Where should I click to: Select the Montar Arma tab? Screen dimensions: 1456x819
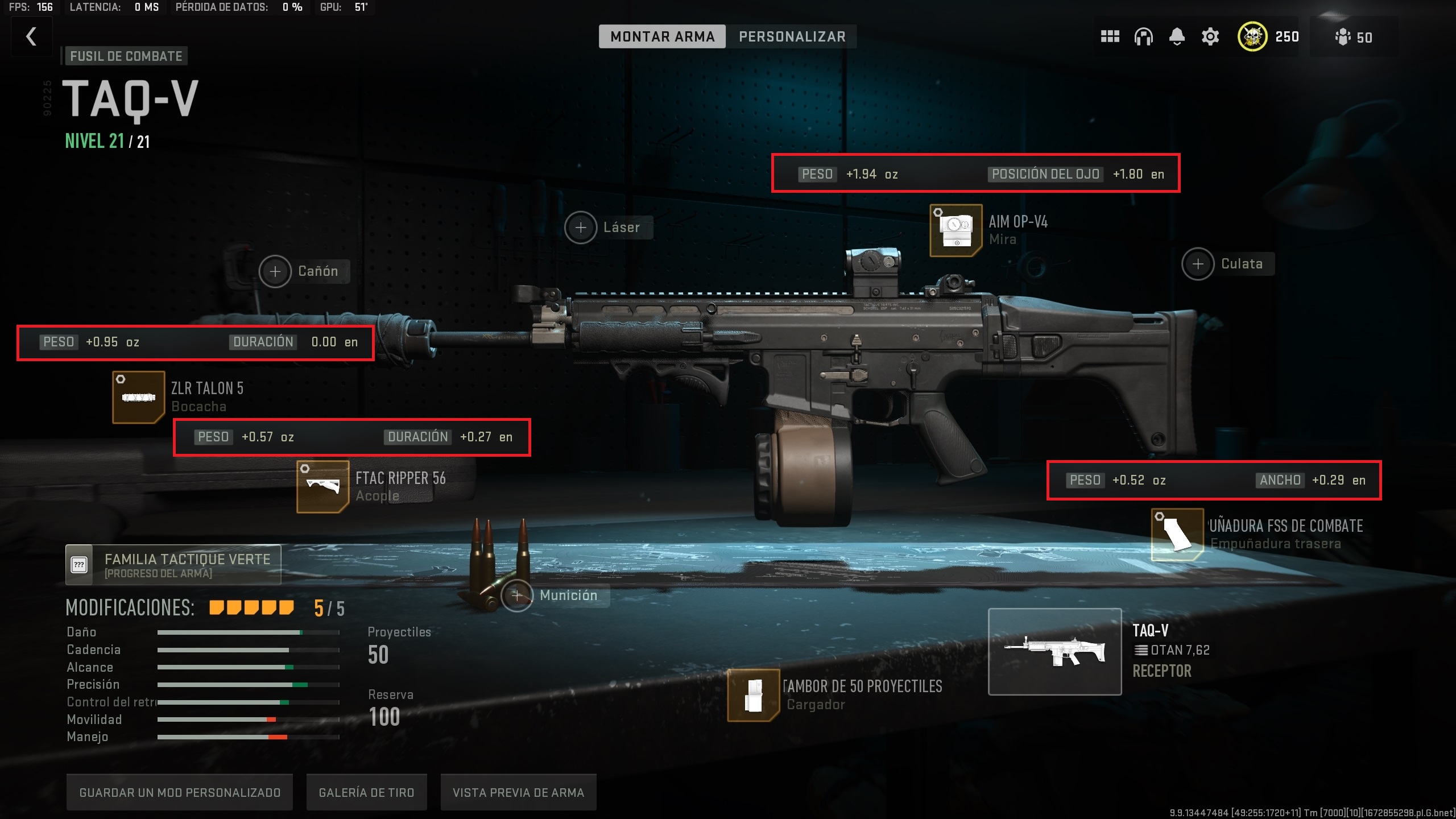point(662,36)
